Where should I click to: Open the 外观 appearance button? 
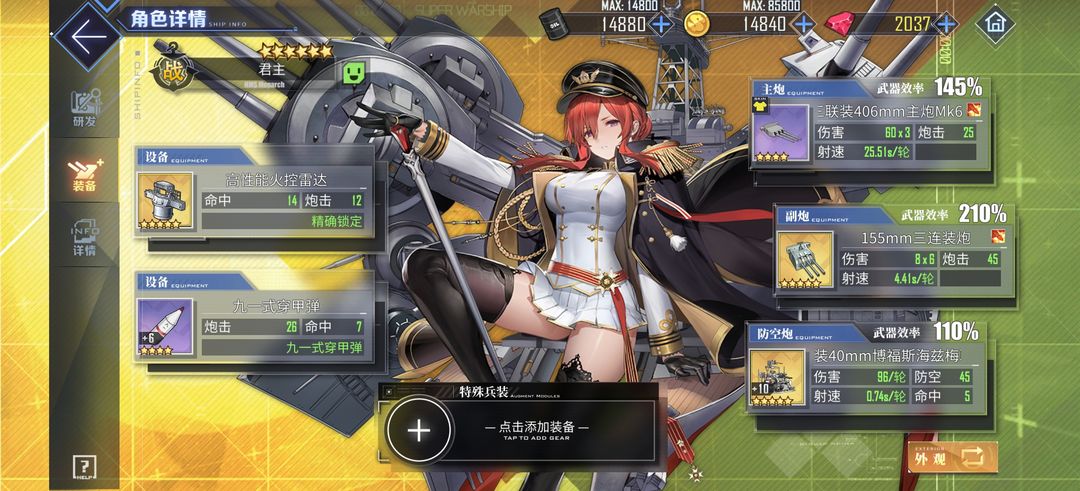(x=952, y=457)
